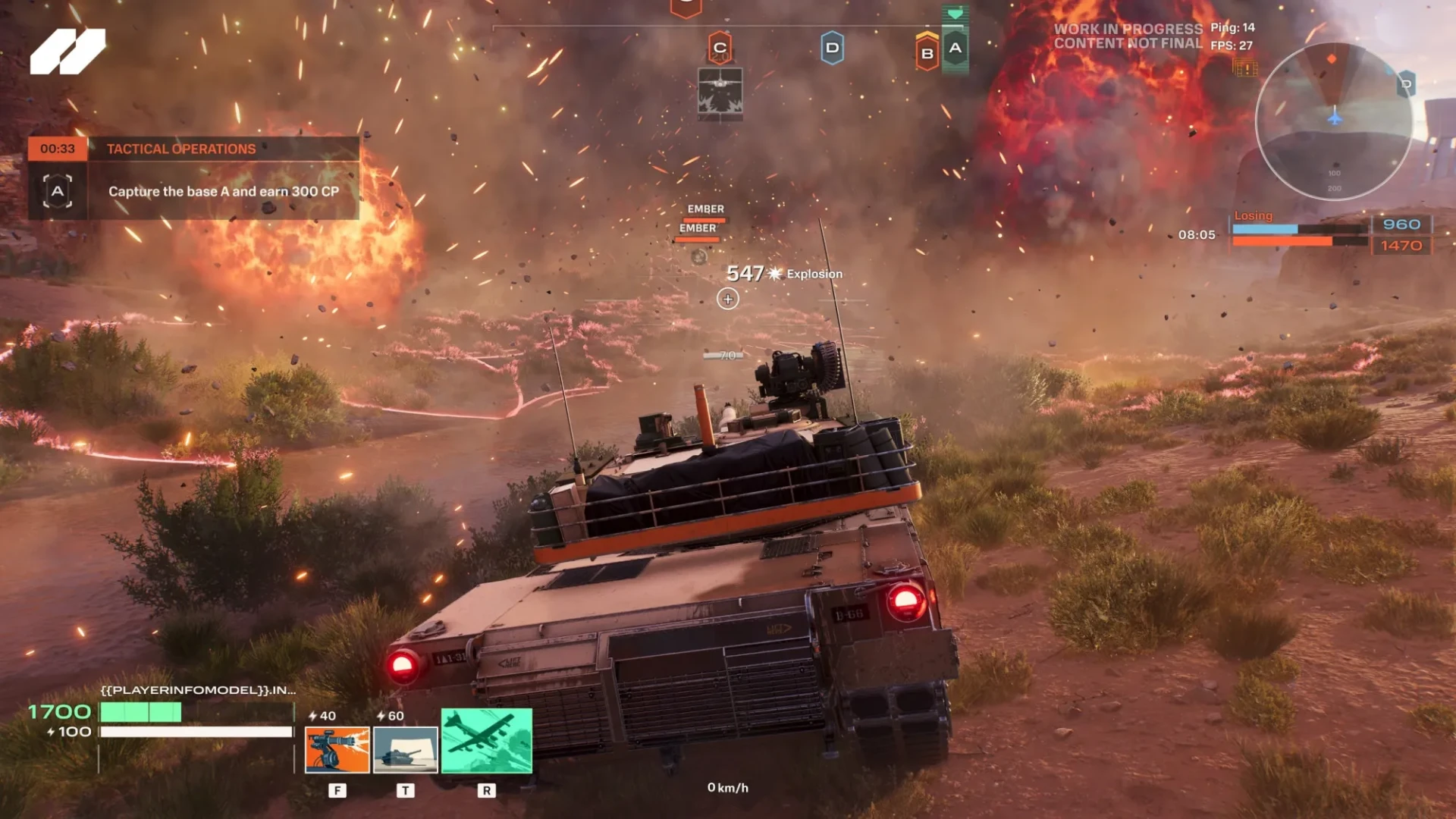
Task: Call in the bomber airstrike ability
Action: point(487,740)
